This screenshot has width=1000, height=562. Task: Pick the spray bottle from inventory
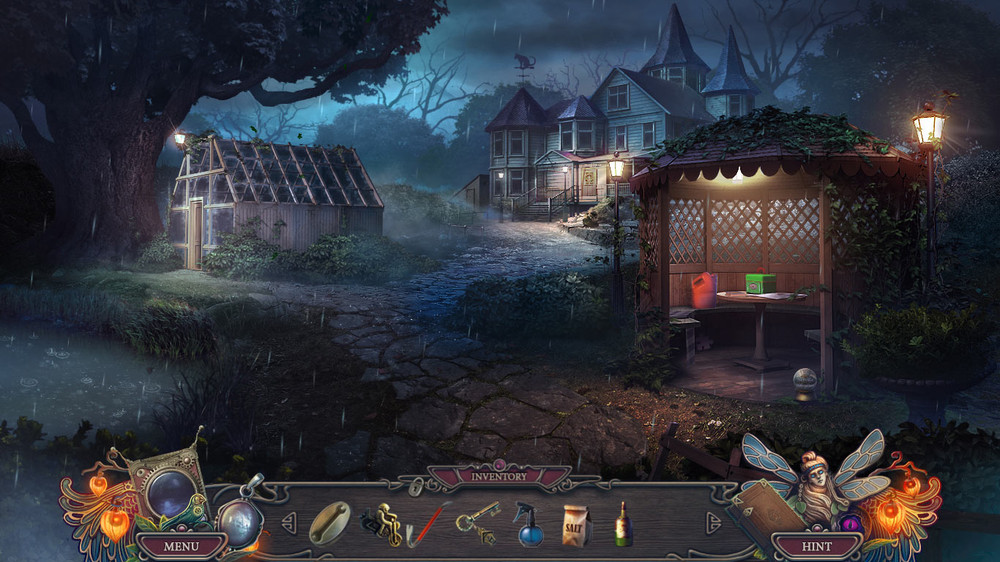(530, 524)
